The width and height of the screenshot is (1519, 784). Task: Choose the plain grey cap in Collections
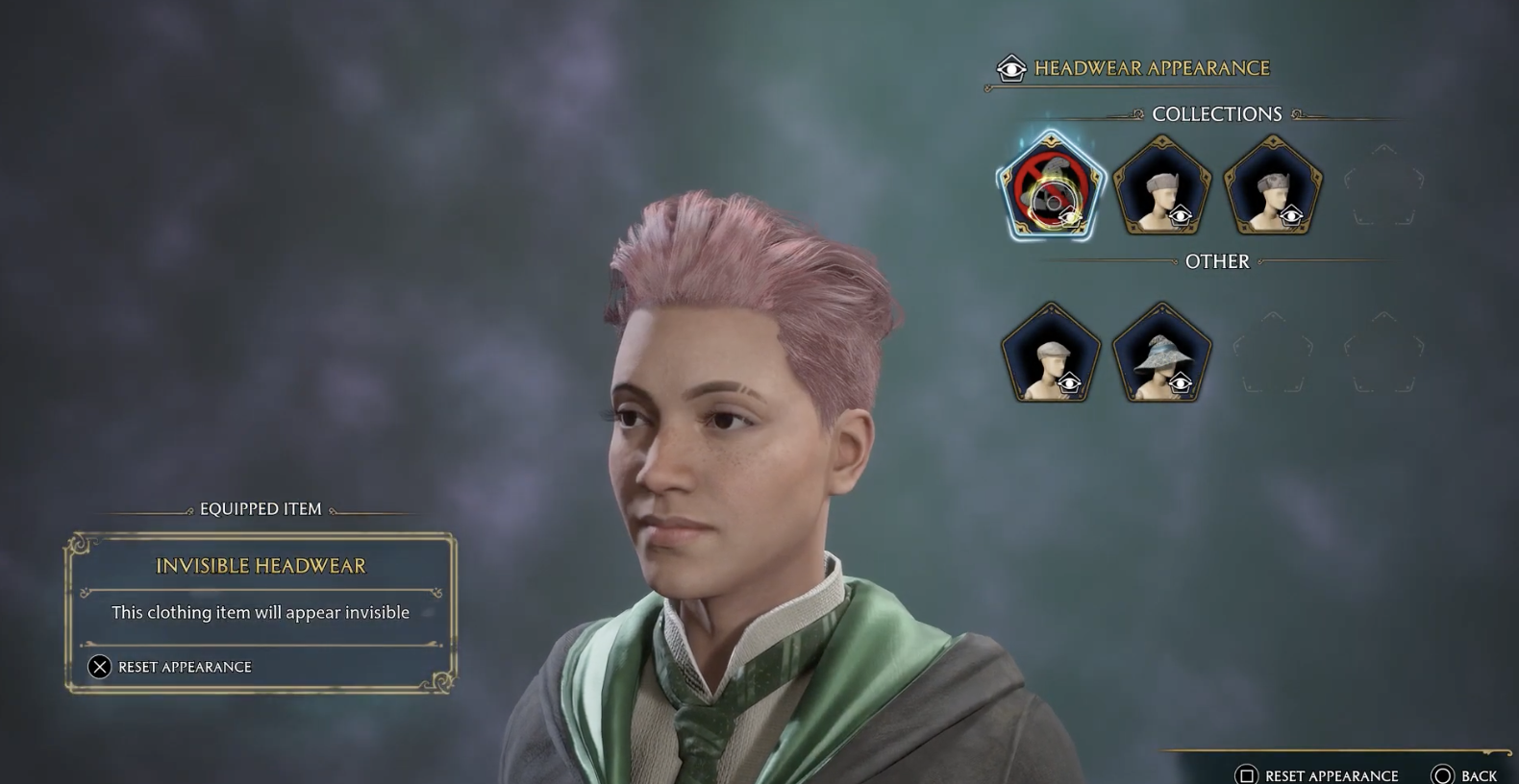coord(1162,186)
